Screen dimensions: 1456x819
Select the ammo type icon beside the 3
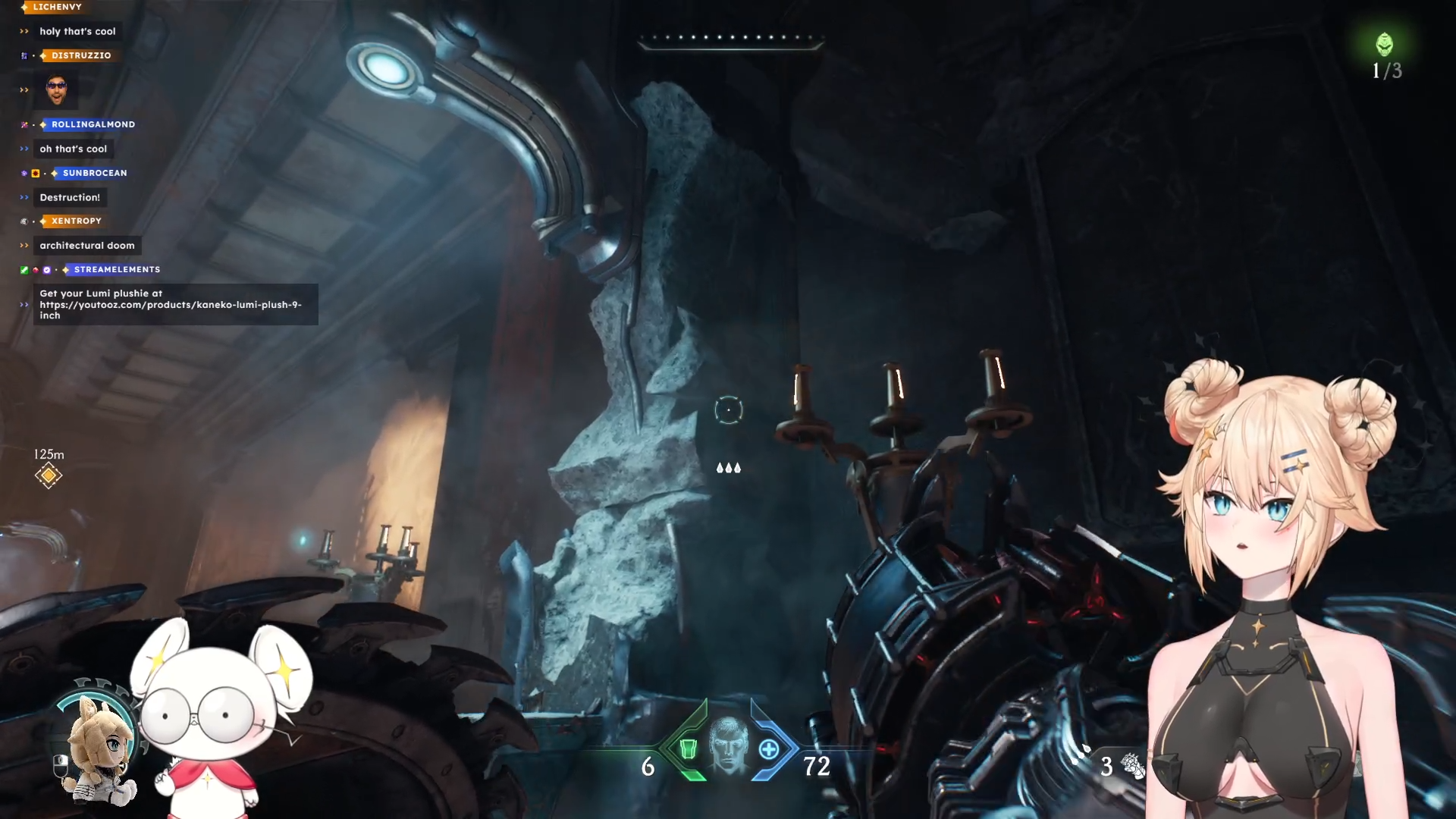tap(1133, 766)
